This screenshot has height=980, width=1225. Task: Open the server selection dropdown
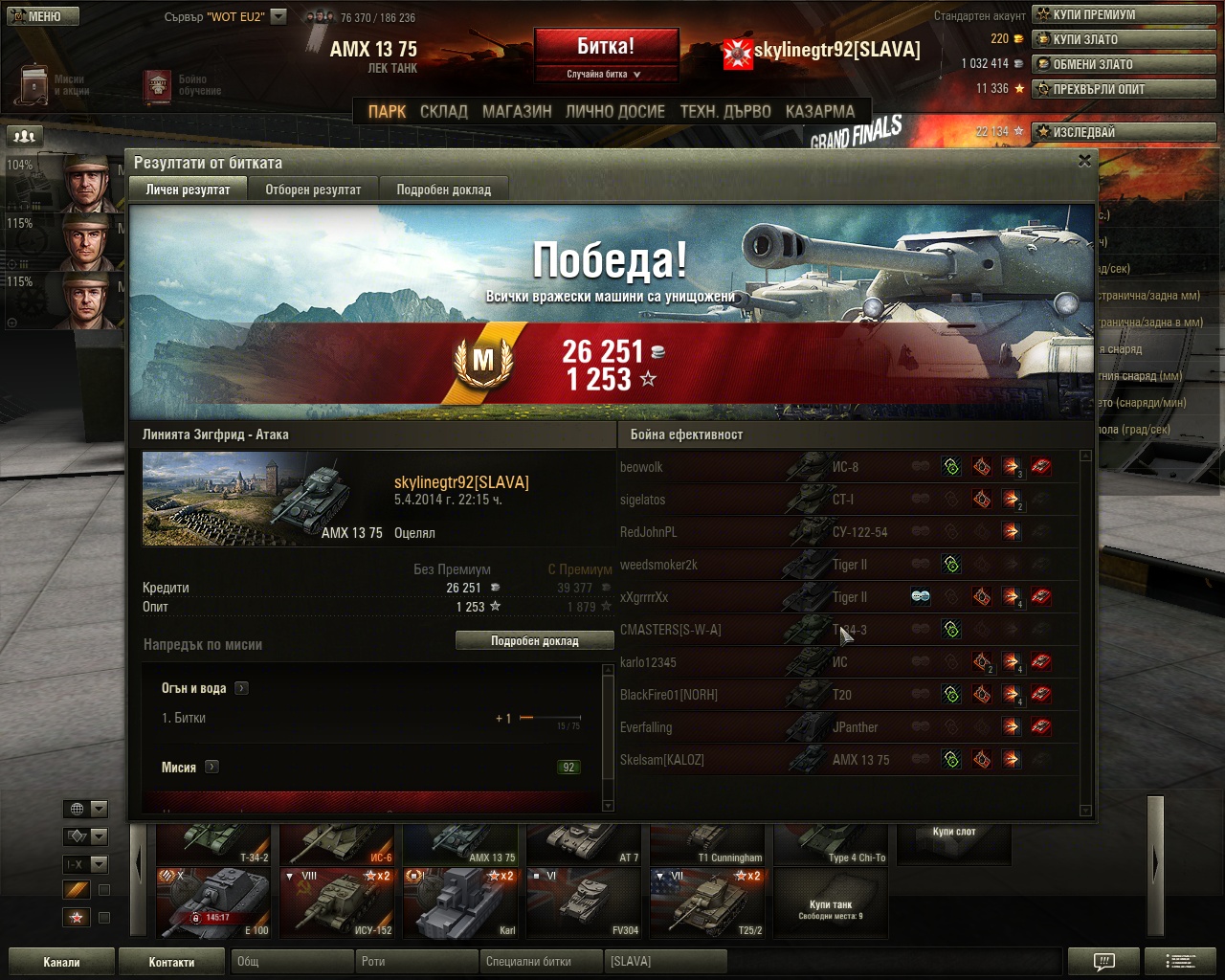pos(278,16)
